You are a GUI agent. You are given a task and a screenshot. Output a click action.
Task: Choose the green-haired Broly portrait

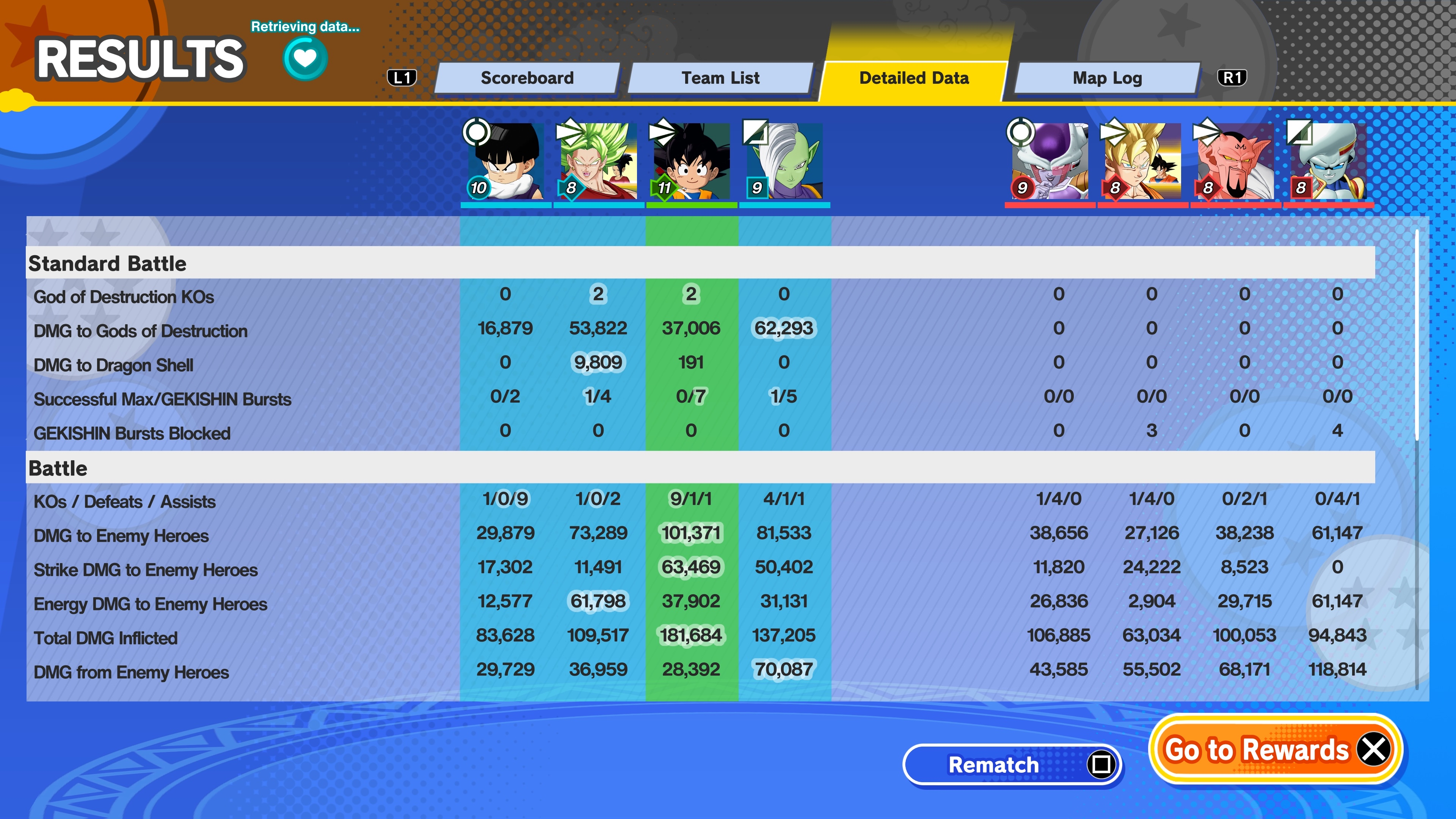click(x=598, y=162)
